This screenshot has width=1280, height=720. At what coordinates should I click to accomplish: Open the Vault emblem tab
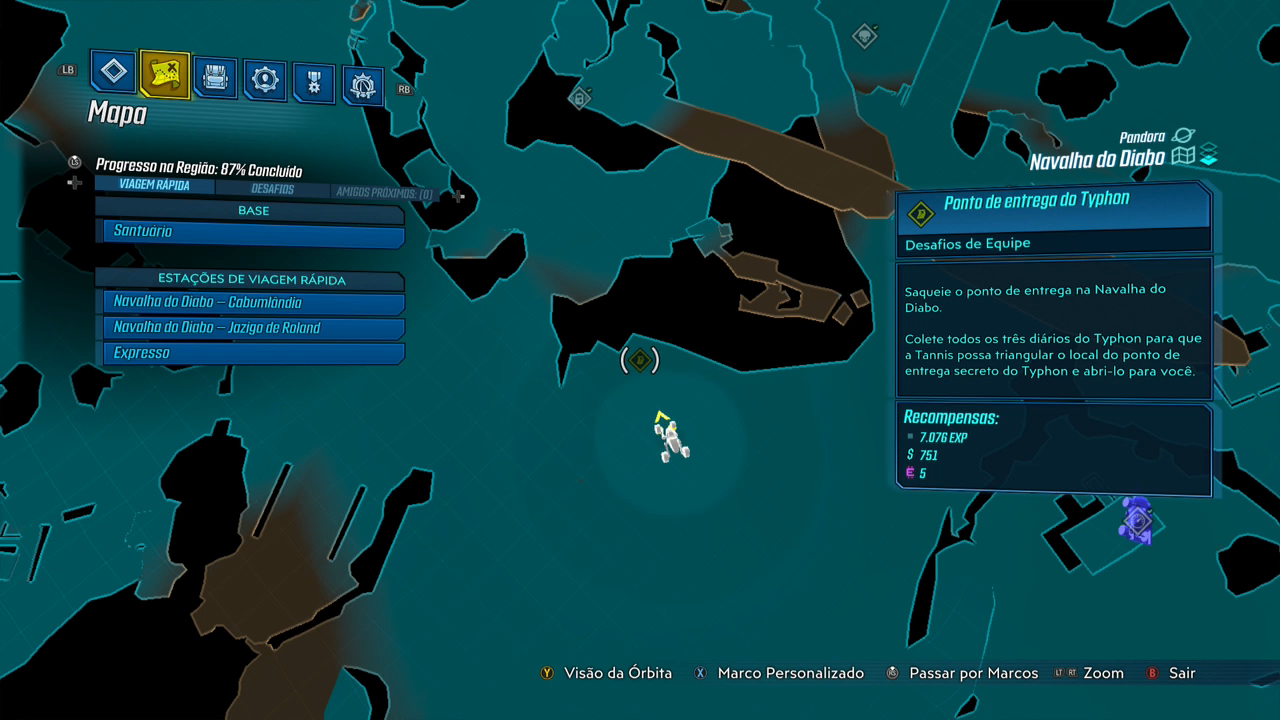pyautogui.click(x=363, y=87)
